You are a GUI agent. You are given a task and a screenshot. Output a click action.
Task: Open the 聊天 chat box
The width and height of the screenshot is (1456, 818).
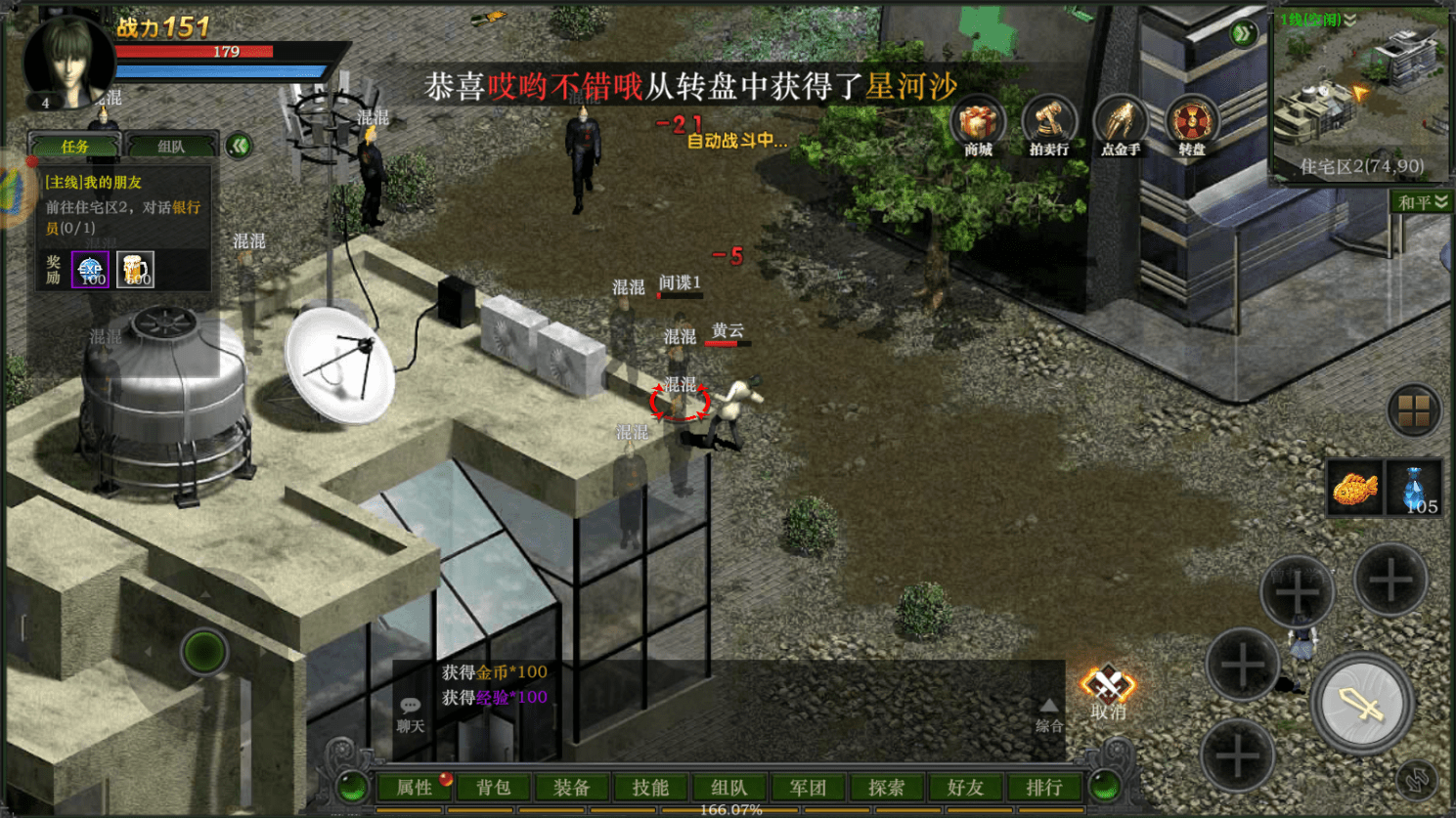[411, 714]
